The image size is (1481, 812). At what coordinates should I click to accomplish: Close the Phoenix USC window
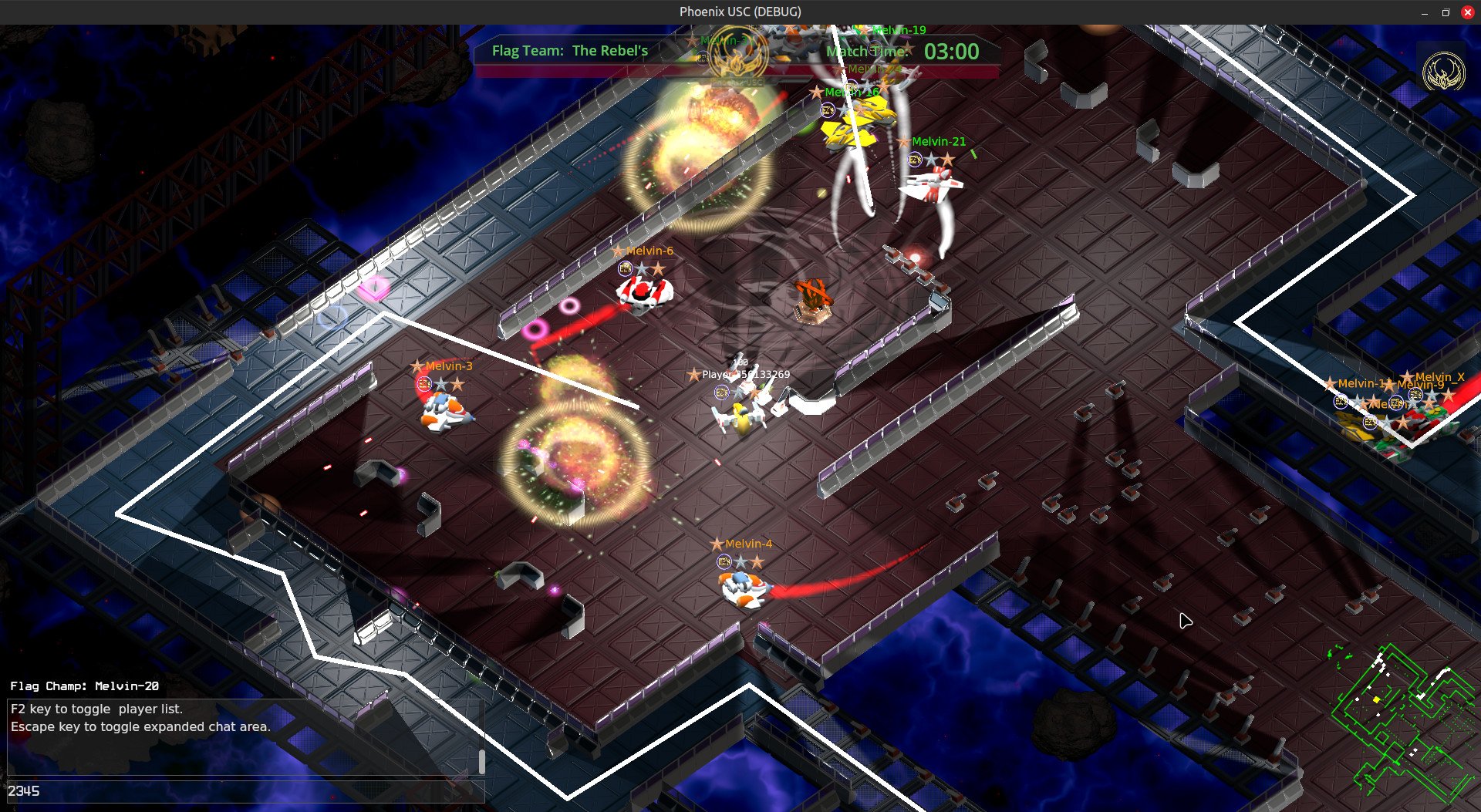[x=1467, y=12]
